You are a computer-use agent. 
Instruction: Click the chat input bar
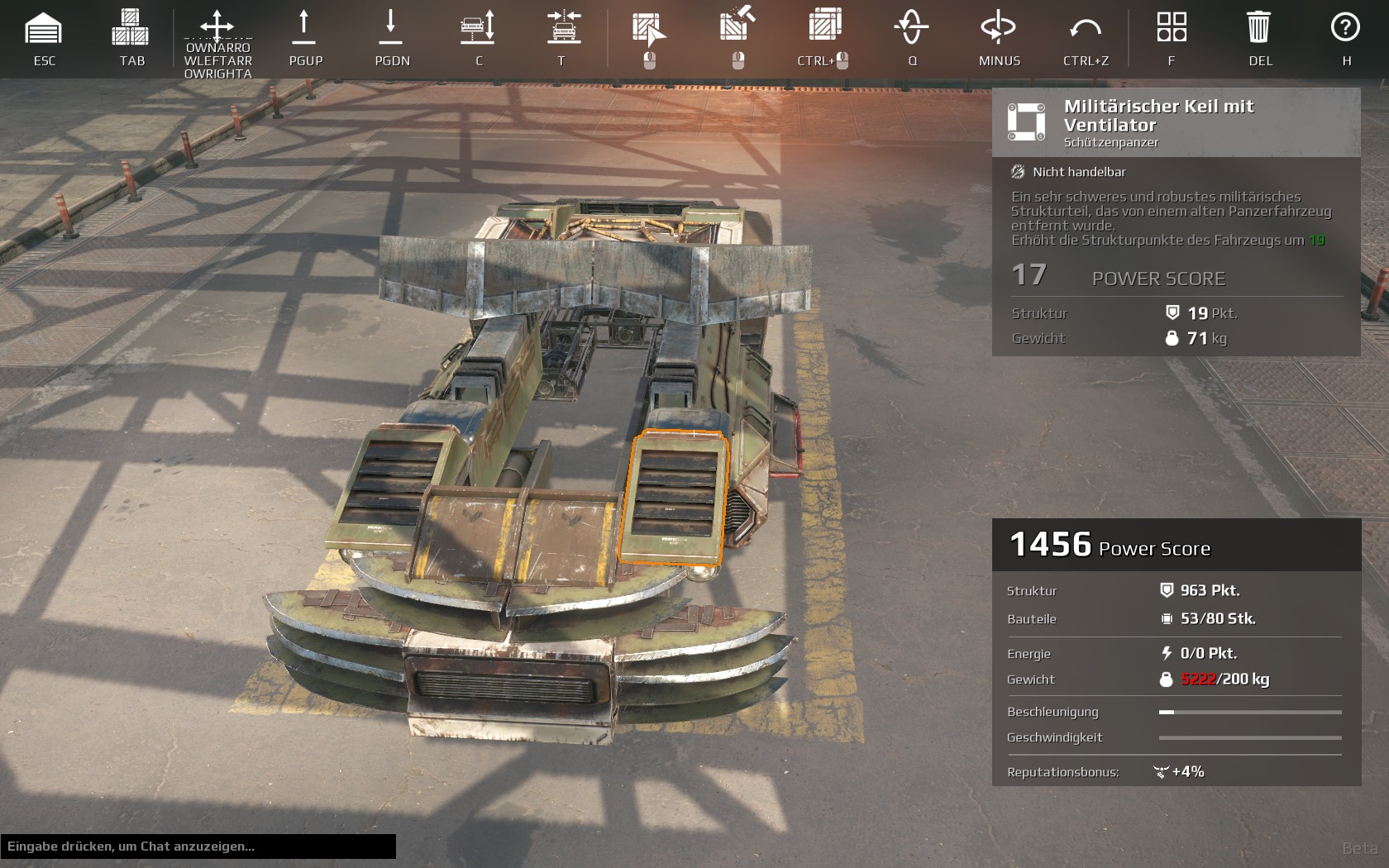198,847
